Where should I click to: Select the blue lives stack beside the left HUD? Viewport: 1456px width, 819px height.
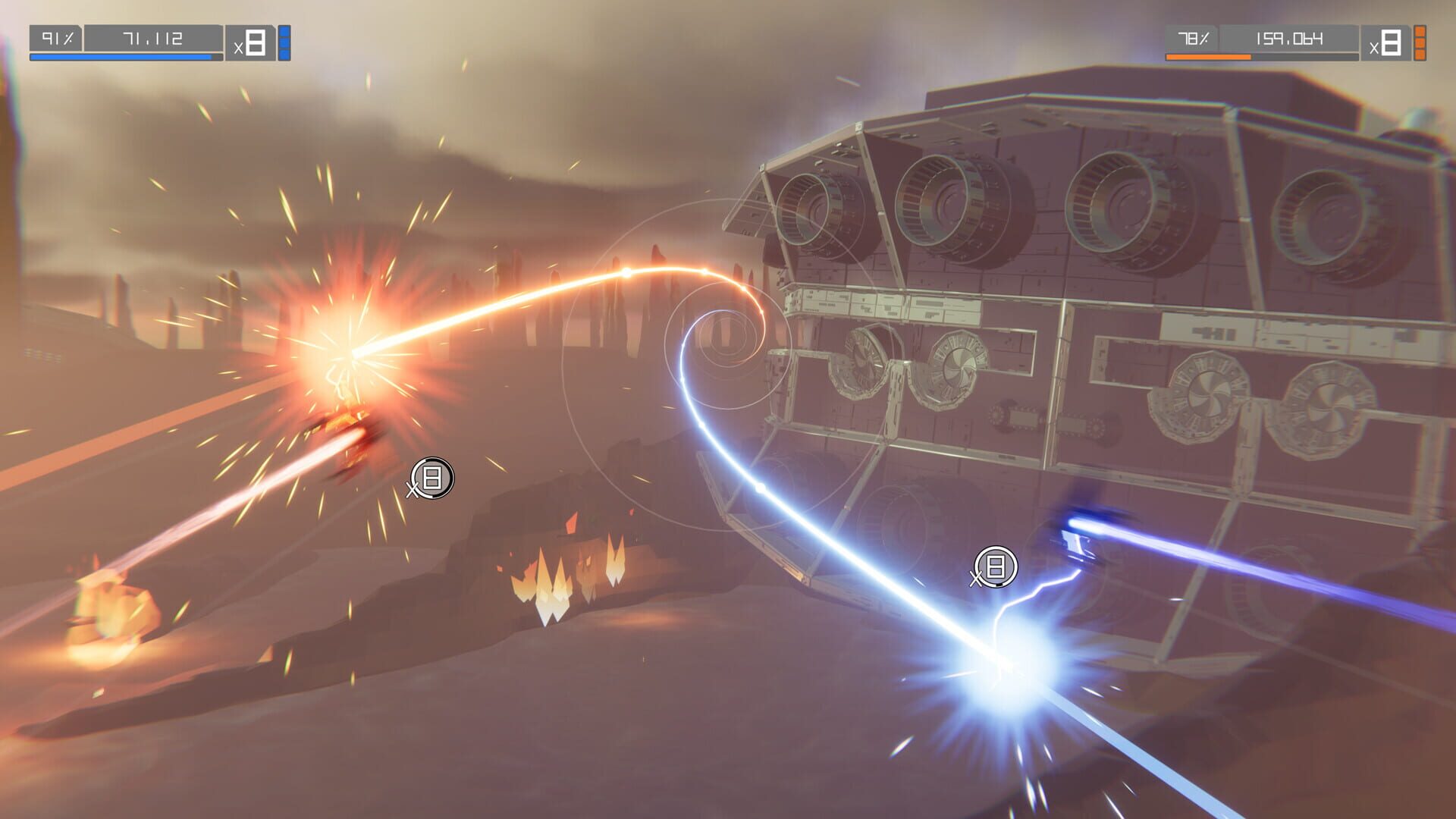point(284,42)
